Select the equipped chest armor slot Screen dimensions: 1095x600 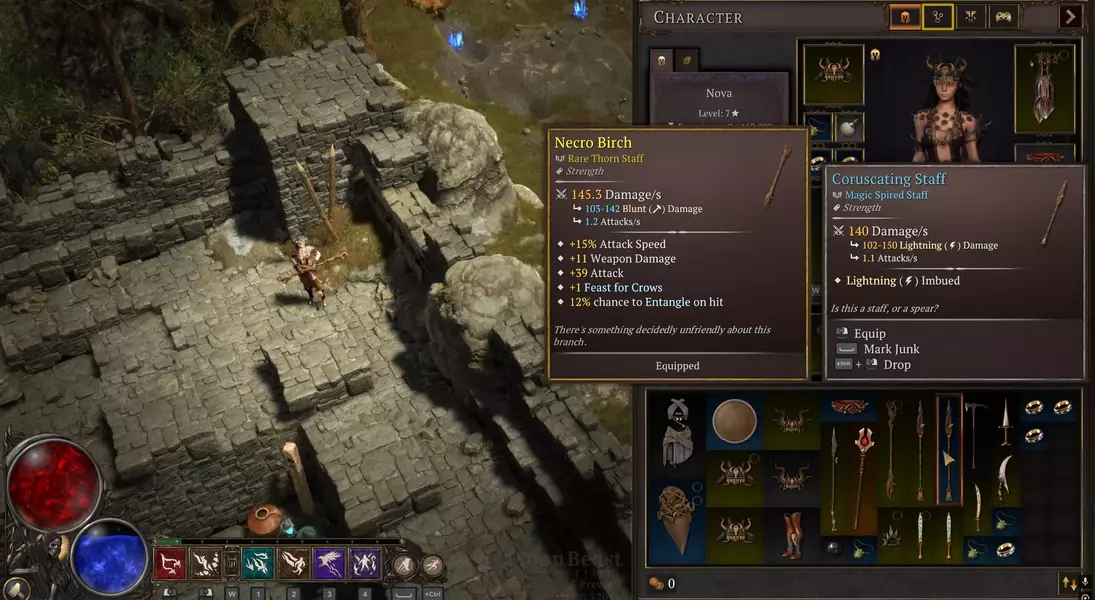[1044, 88]
